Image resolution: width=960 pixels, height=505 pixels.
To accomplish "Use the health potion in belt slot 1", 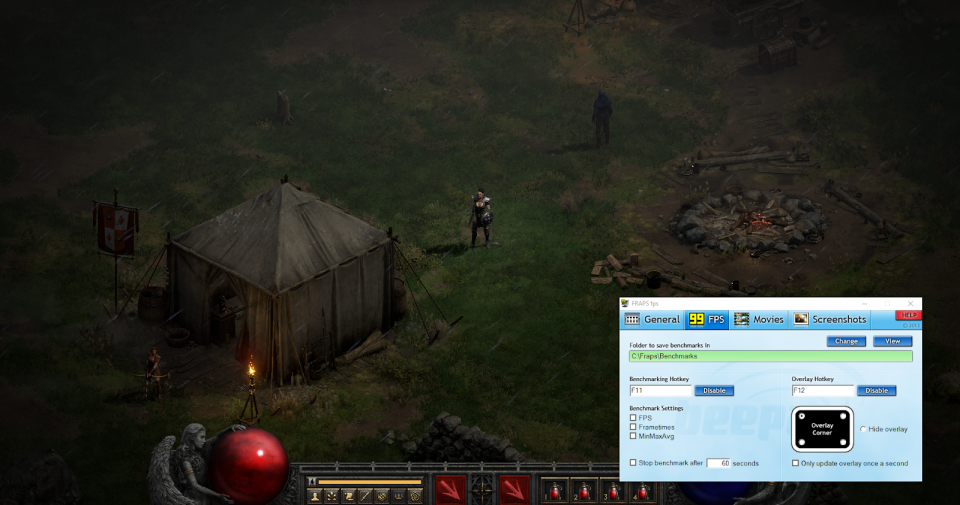I will 555,491.
